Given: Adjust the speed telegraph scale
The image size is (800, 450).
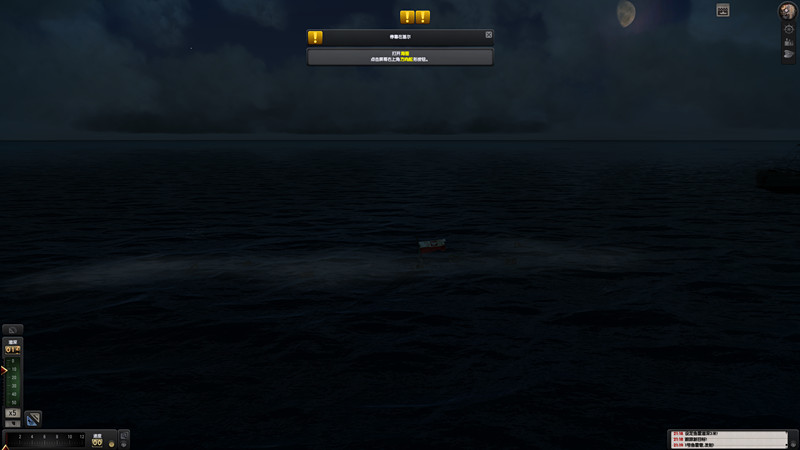Looking at the screenshot, I should pyautogui.click(x=45, y=439).
